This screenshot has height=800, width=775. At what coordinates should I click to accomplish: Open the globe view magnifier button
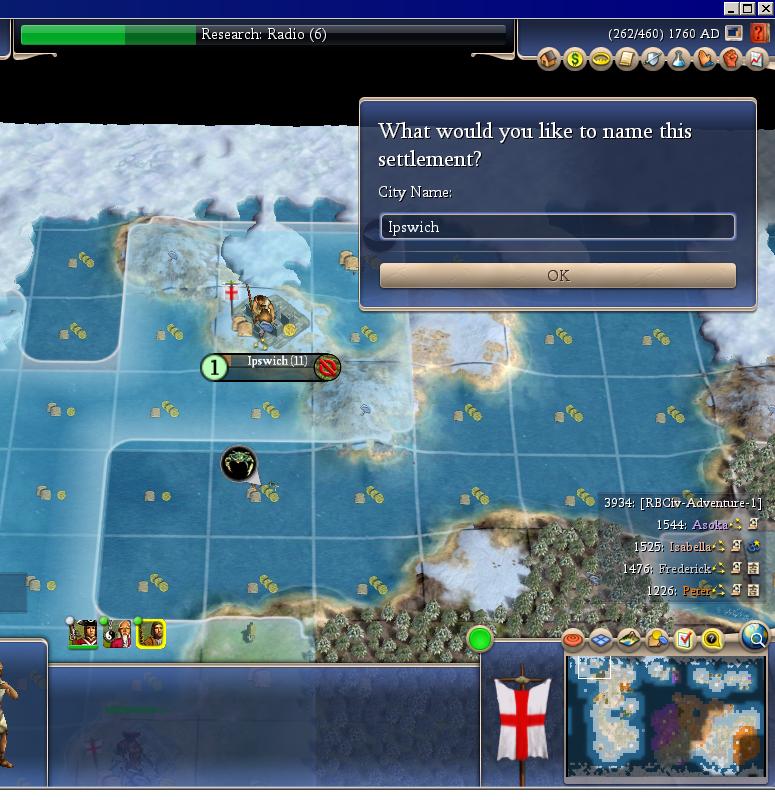click(x=756, y=636)
